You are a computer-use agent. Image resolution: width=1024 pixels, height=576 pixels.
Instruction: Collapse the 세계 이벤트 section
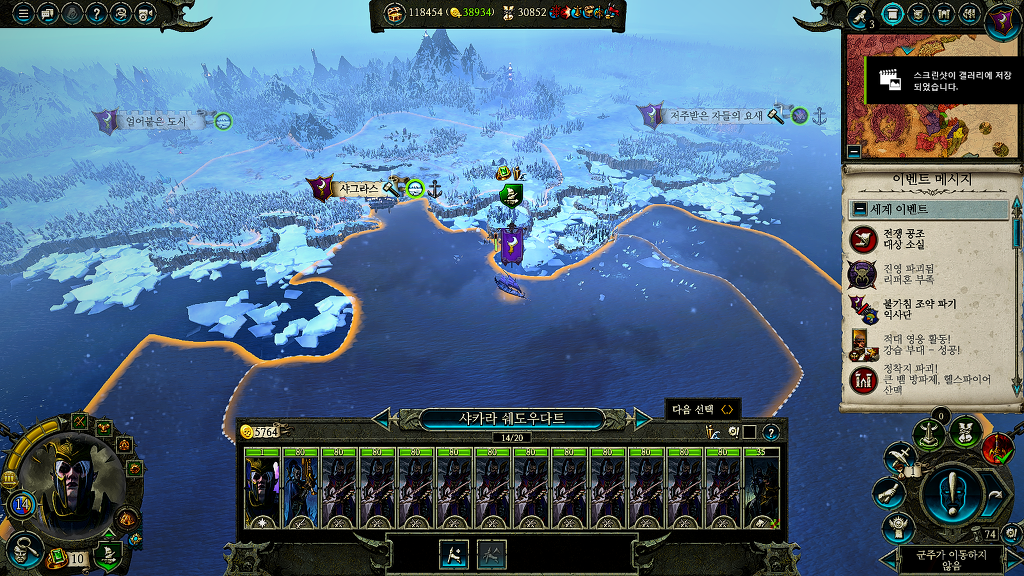pos(858,209)
